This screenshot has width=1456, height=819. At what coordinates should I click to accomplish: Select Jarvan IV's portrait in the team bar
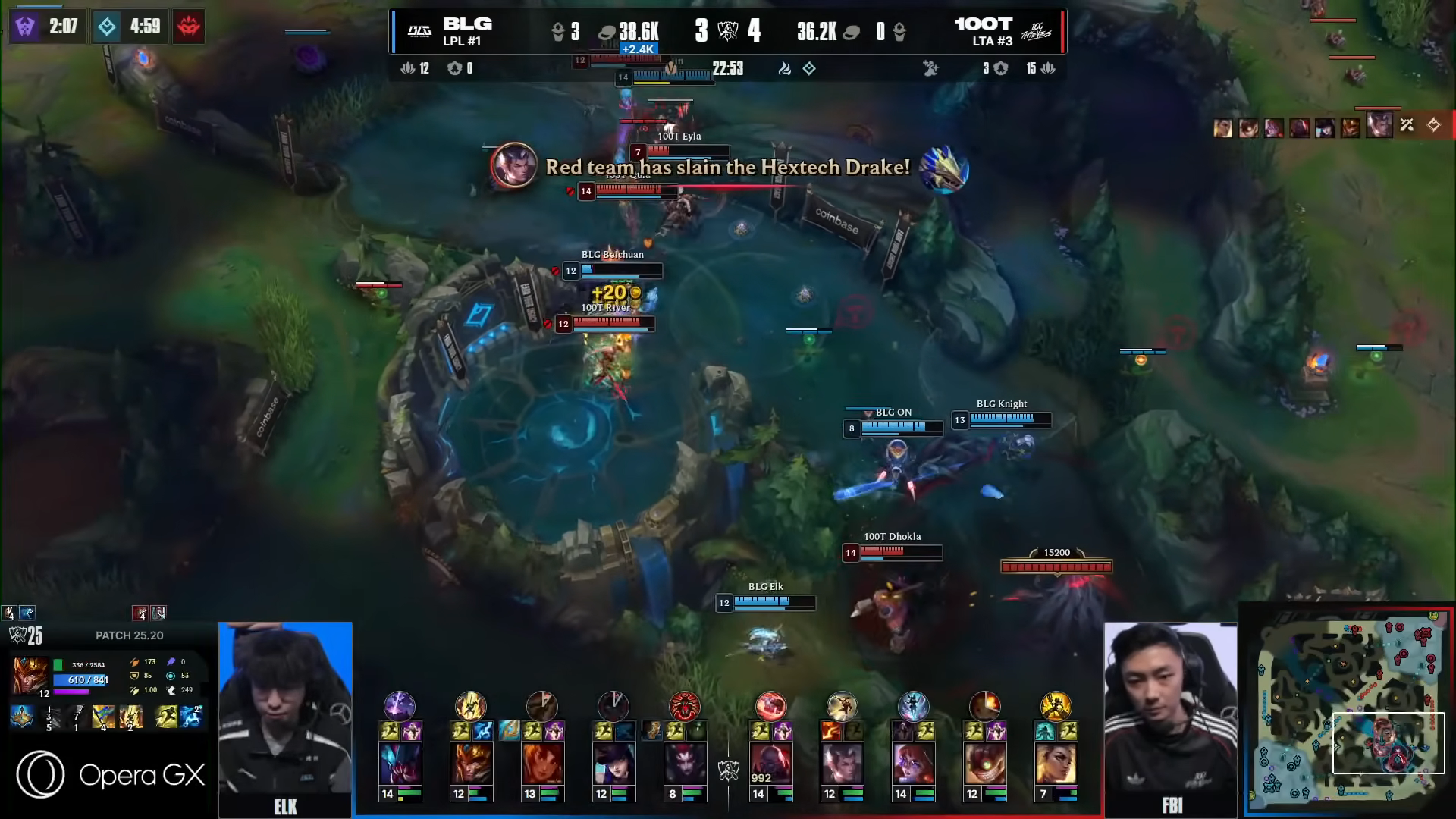point(471,762)
